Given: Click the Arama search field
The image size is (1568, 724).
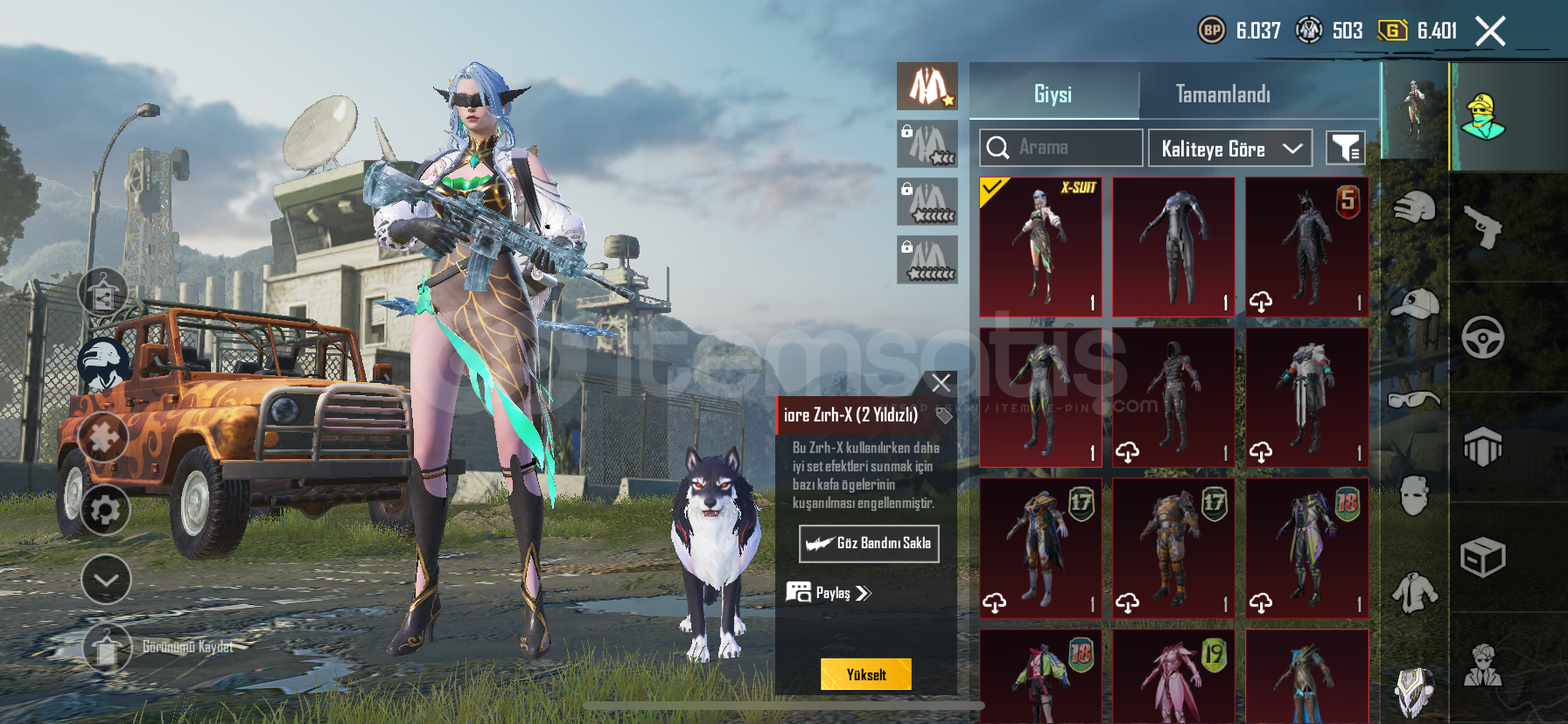Looking at the screenshot, I should [x=1060, y=148].
